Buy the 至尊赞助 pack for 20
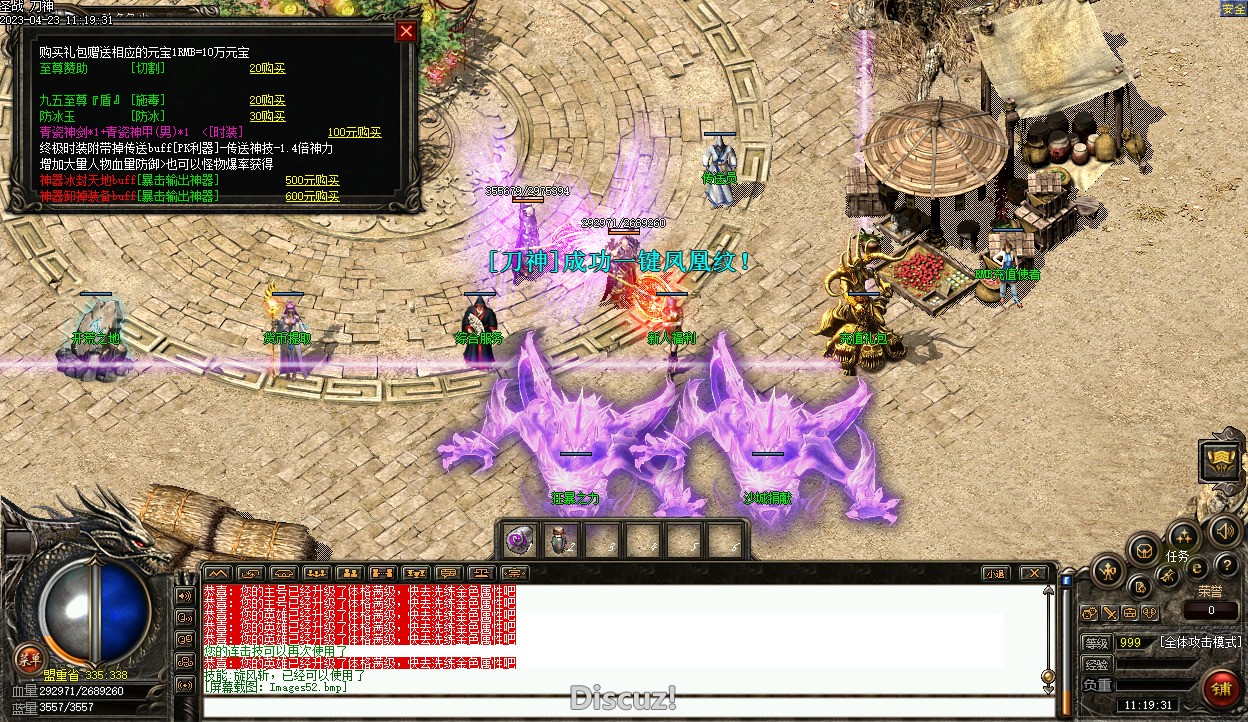 pos(267,68)
